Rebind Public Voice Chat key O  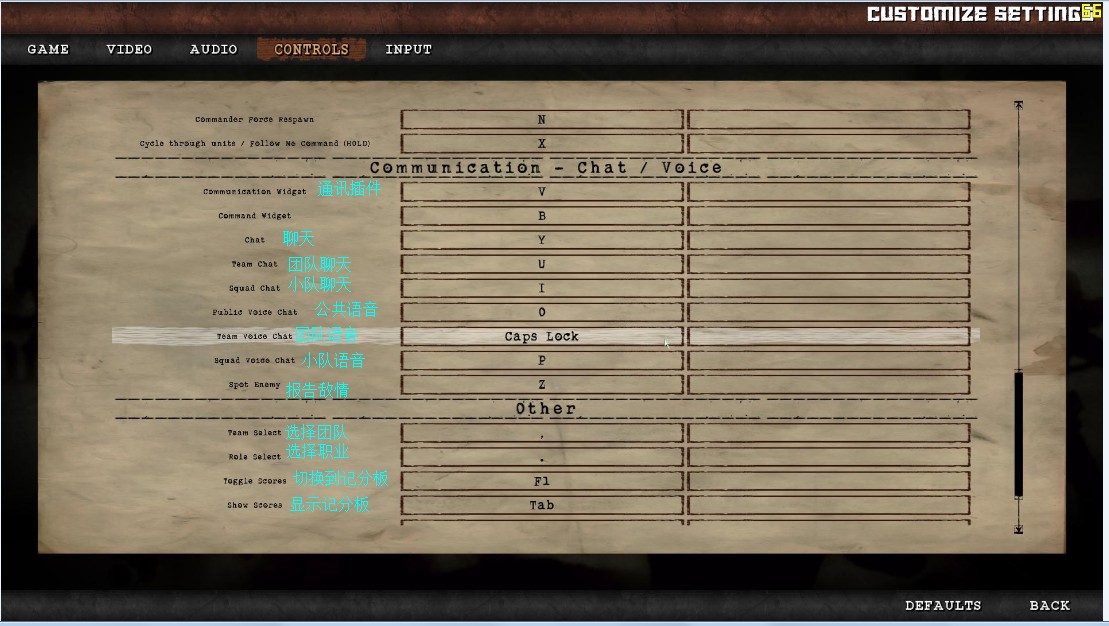pos(542,312)
